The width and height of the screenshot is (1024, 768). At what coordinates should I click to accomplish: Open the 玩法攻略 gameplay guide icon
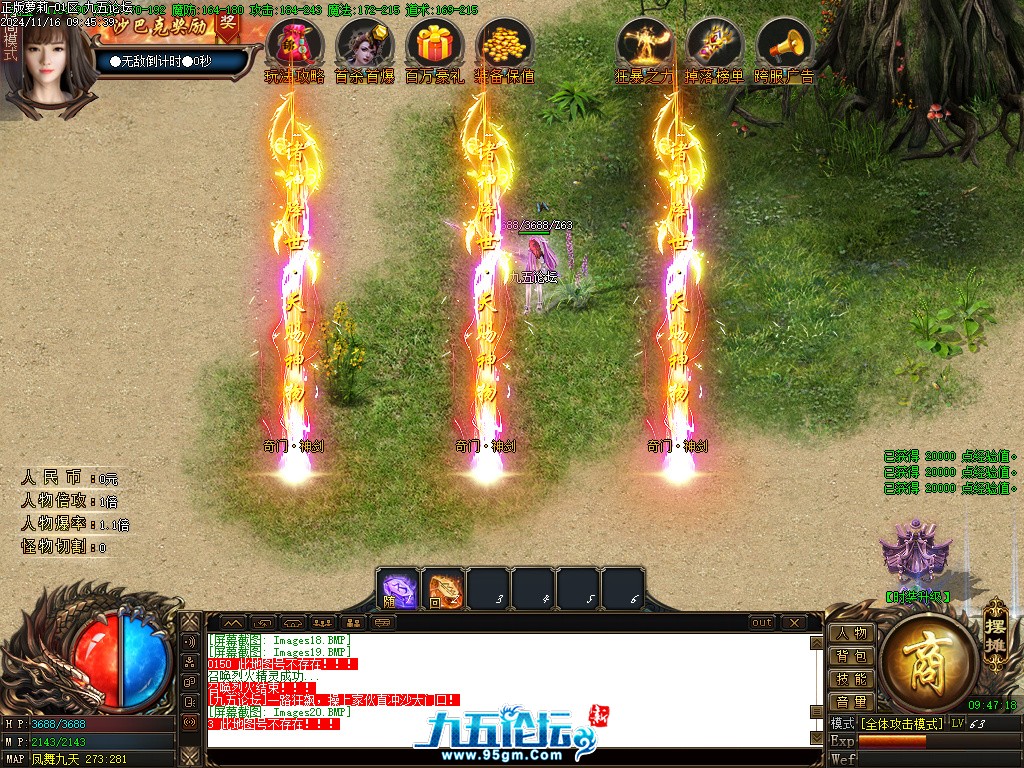tap(295, 45)
